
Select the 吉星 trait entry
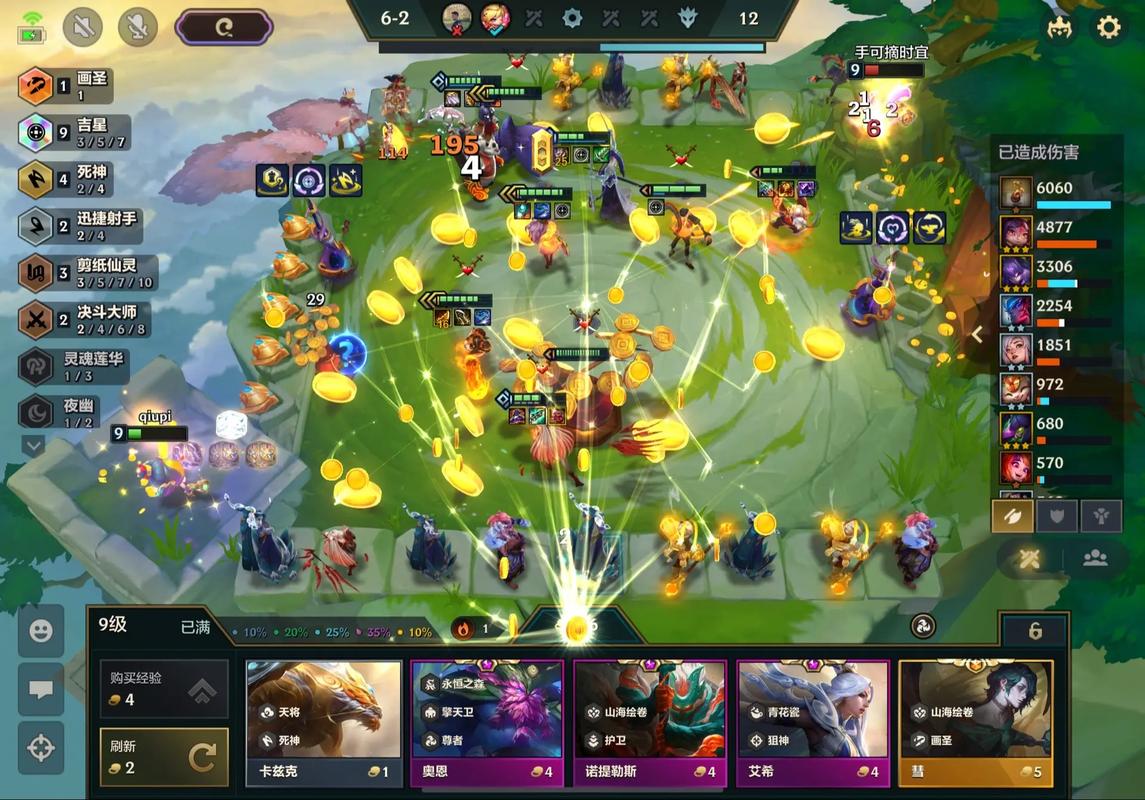point(75,132)
